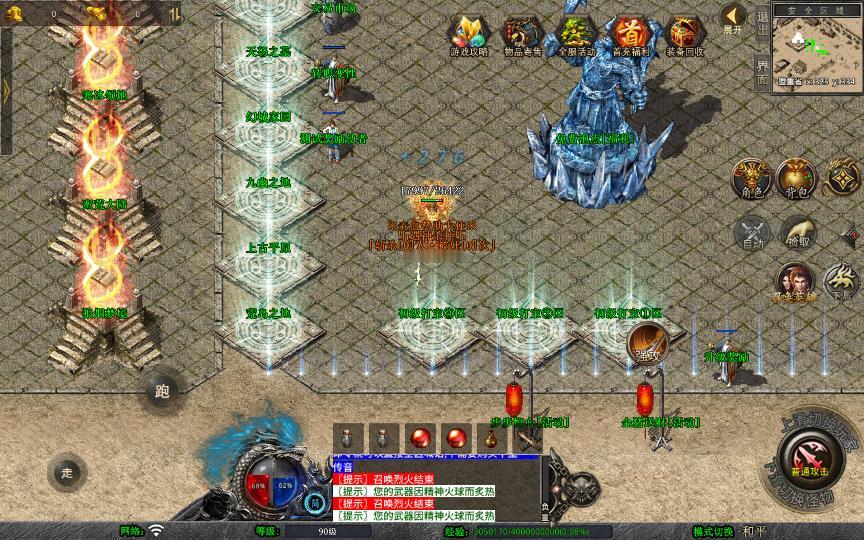Open the 游戏攻略 game guide icon
Viewport: 864px width, 540px height.
[x=467, y=36]
